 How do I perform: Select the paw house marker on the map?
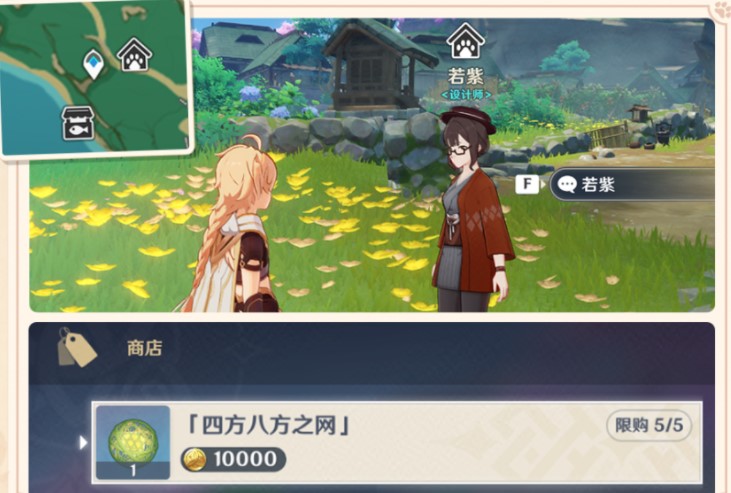[133, 54]
